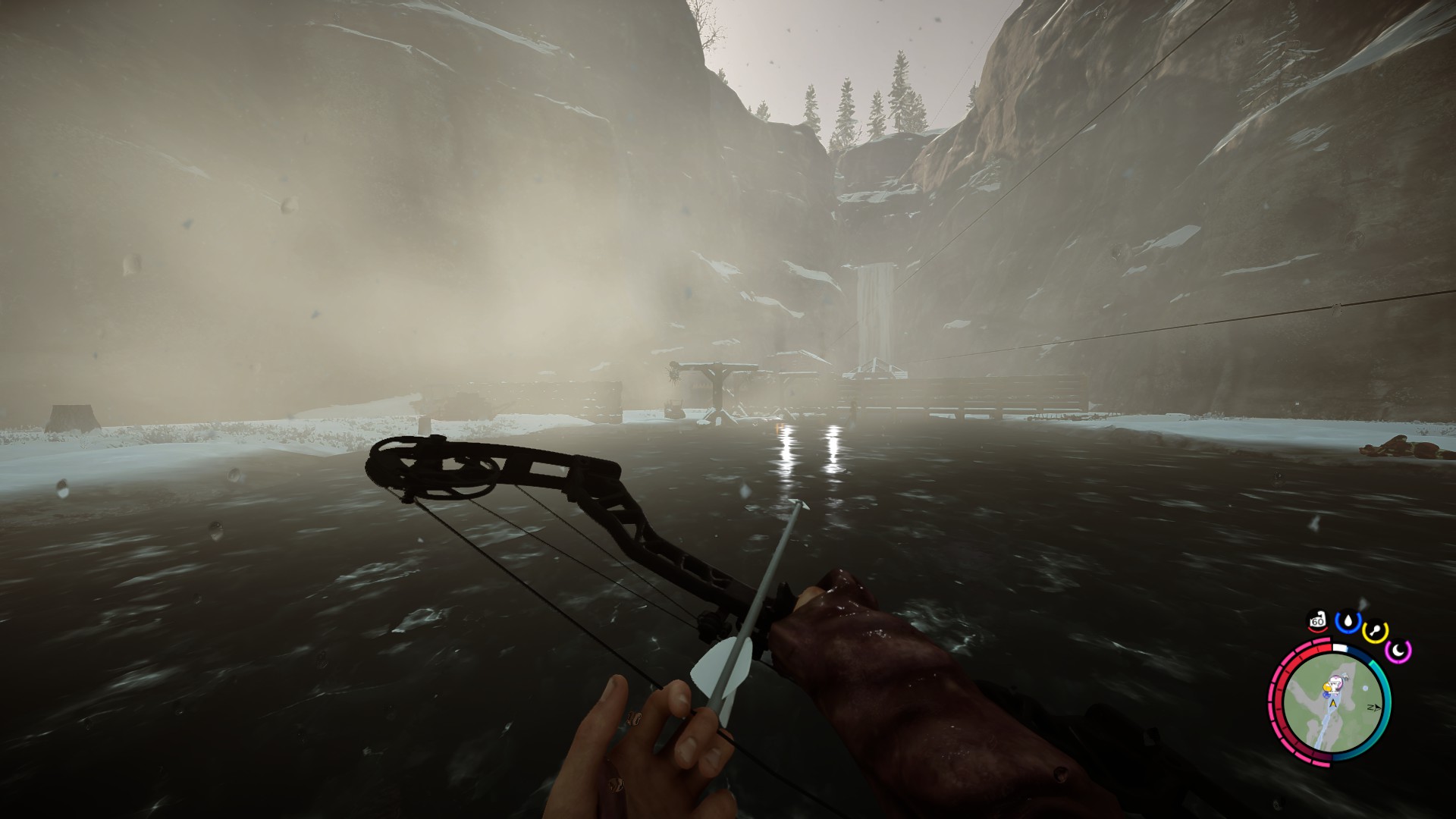Select the pink marker at minimap center
Viewport: 1456px width, 819px height.
[x=1337, y=682]
